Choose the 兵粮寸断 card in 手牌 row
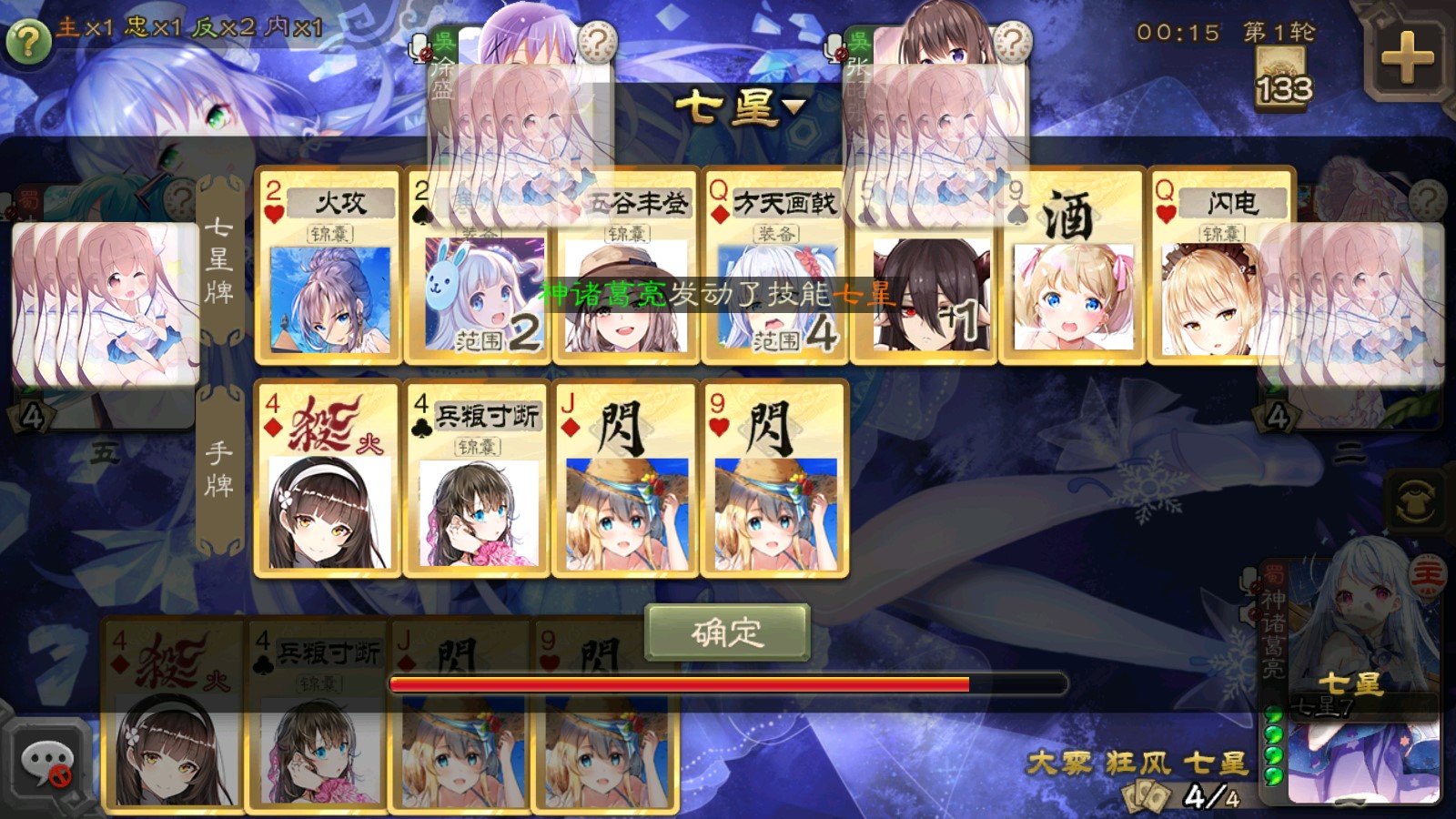This screenshot has height=819, width=1456. coord(477,480)
